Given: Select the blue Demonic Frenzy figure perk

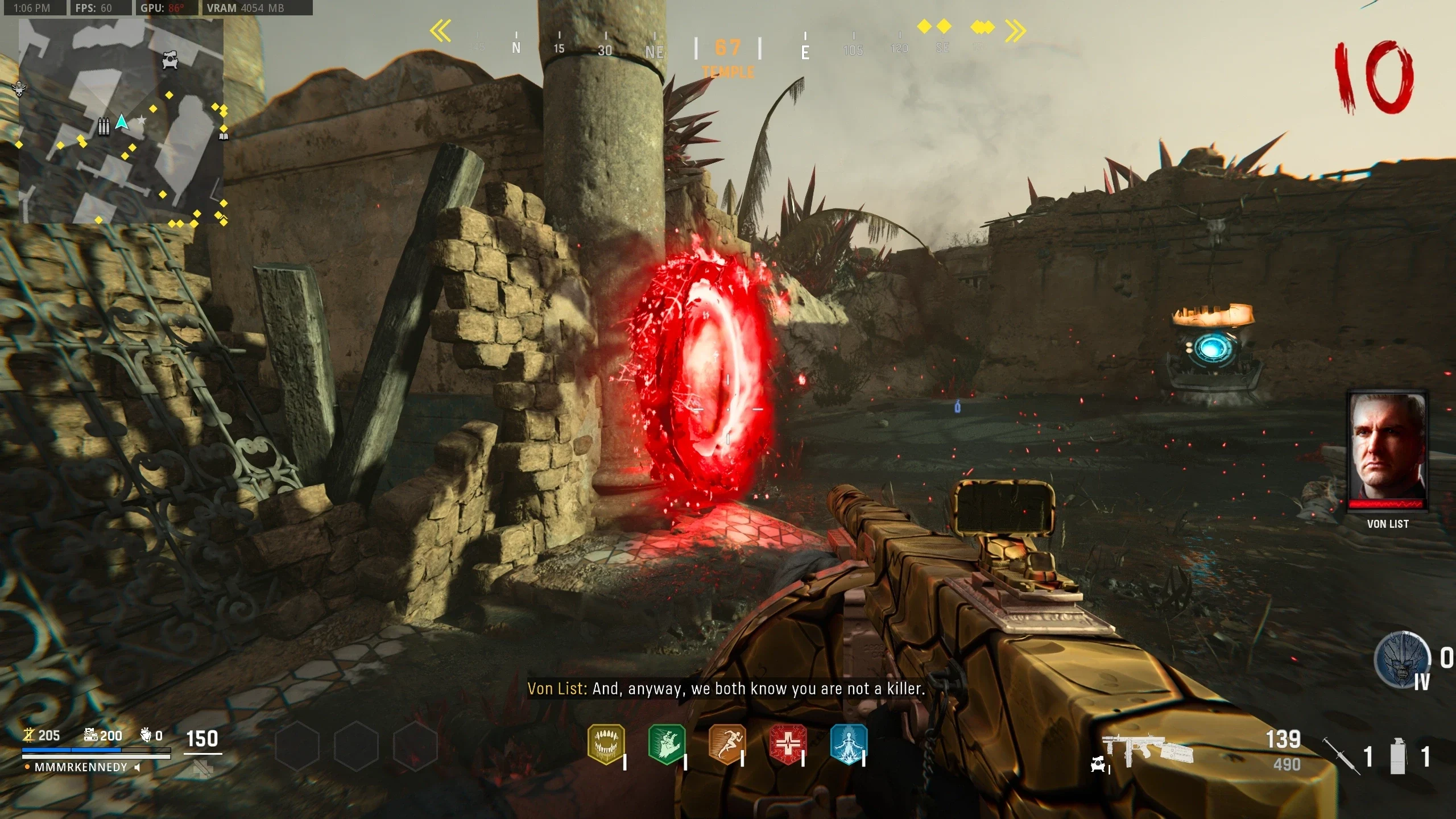Looking at the screenshot, I should pos(848,744).
